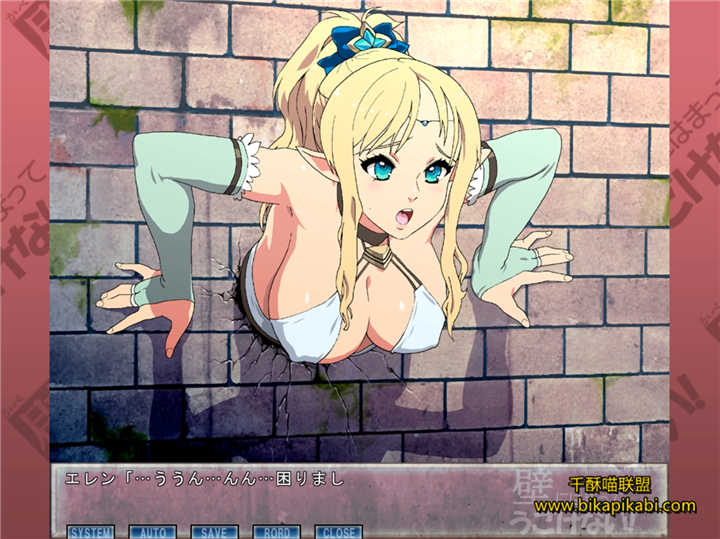Screen dimensions: 720x539
Task: Toggle AUTO text advance
Action: pyautogui.click(x=151, y=532)
